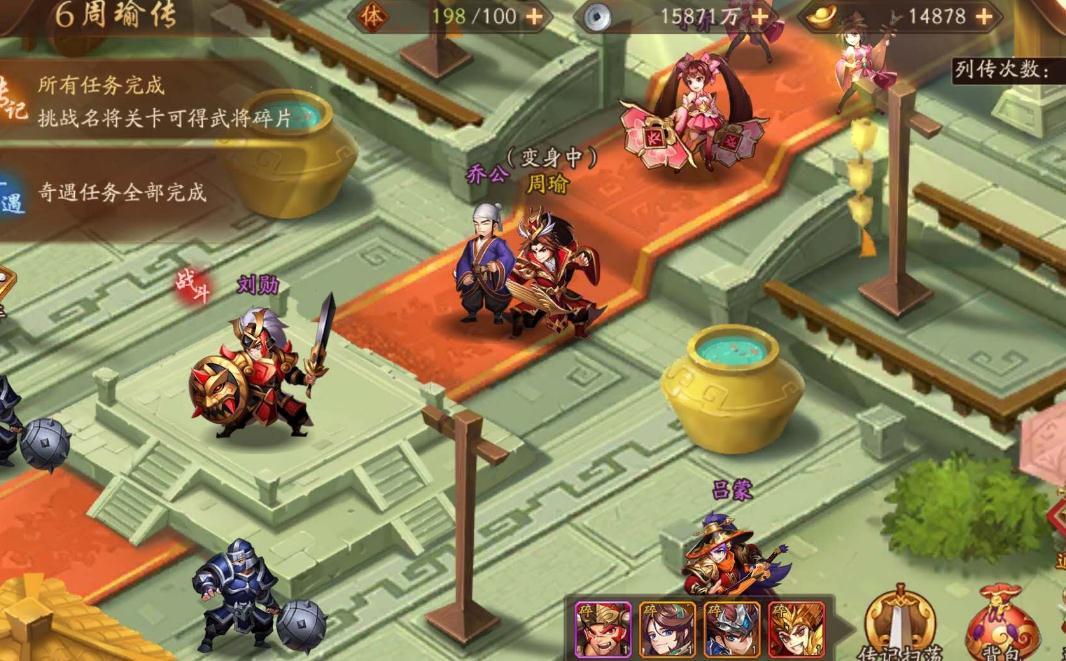Add silver coins with the plus button
1066x661 pixels.
pos(761,16)
